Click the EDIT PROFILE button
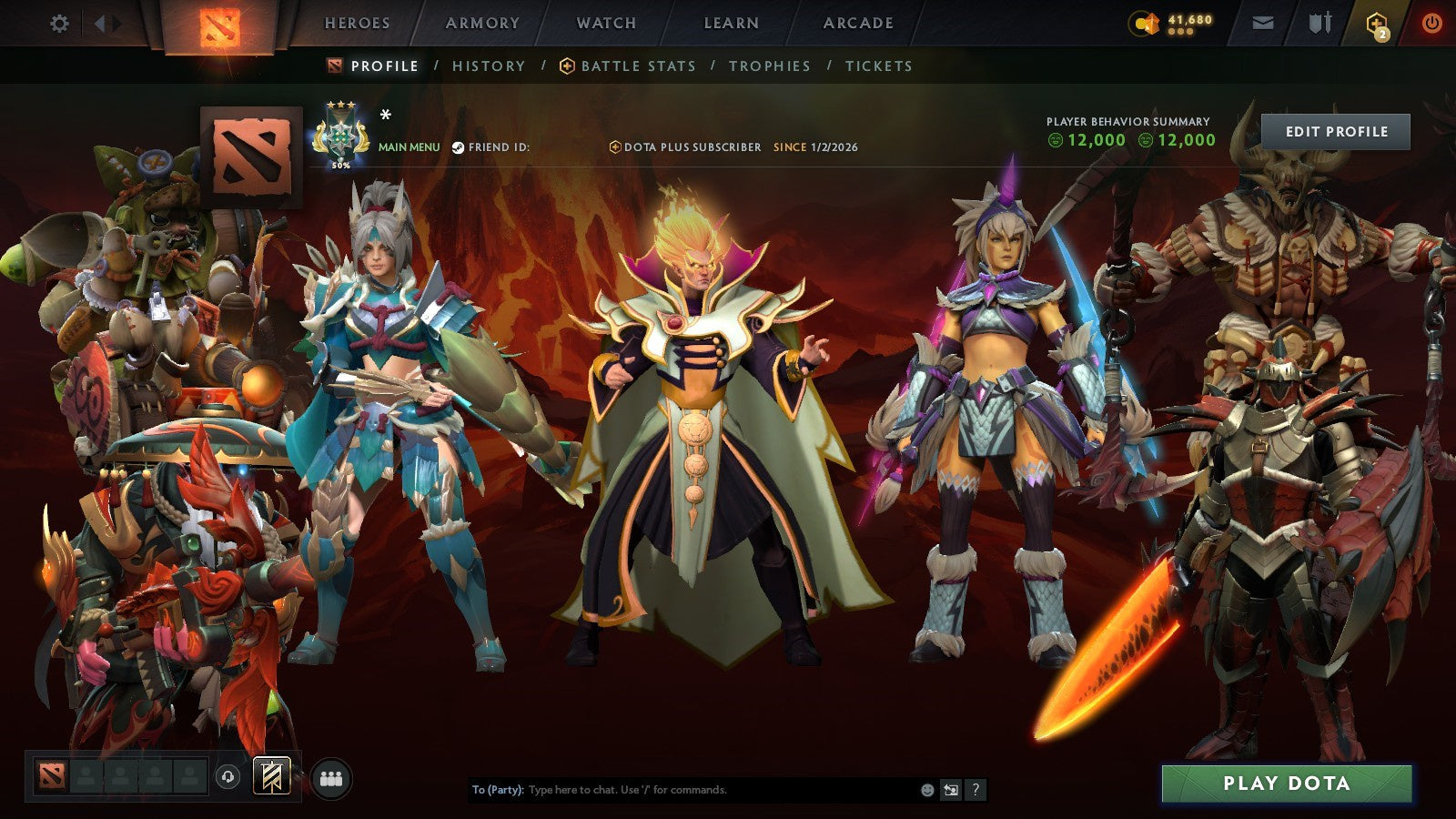The image size is (1456, 819). click(x=1334, y=131)
